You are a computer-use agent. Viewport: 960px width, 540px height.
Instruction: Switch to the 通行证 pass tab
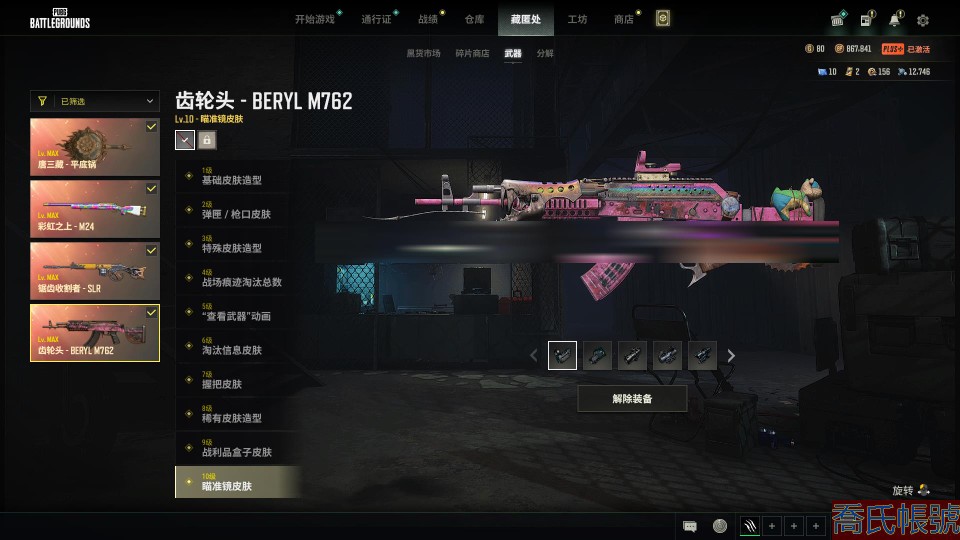[x=376, y=19]
